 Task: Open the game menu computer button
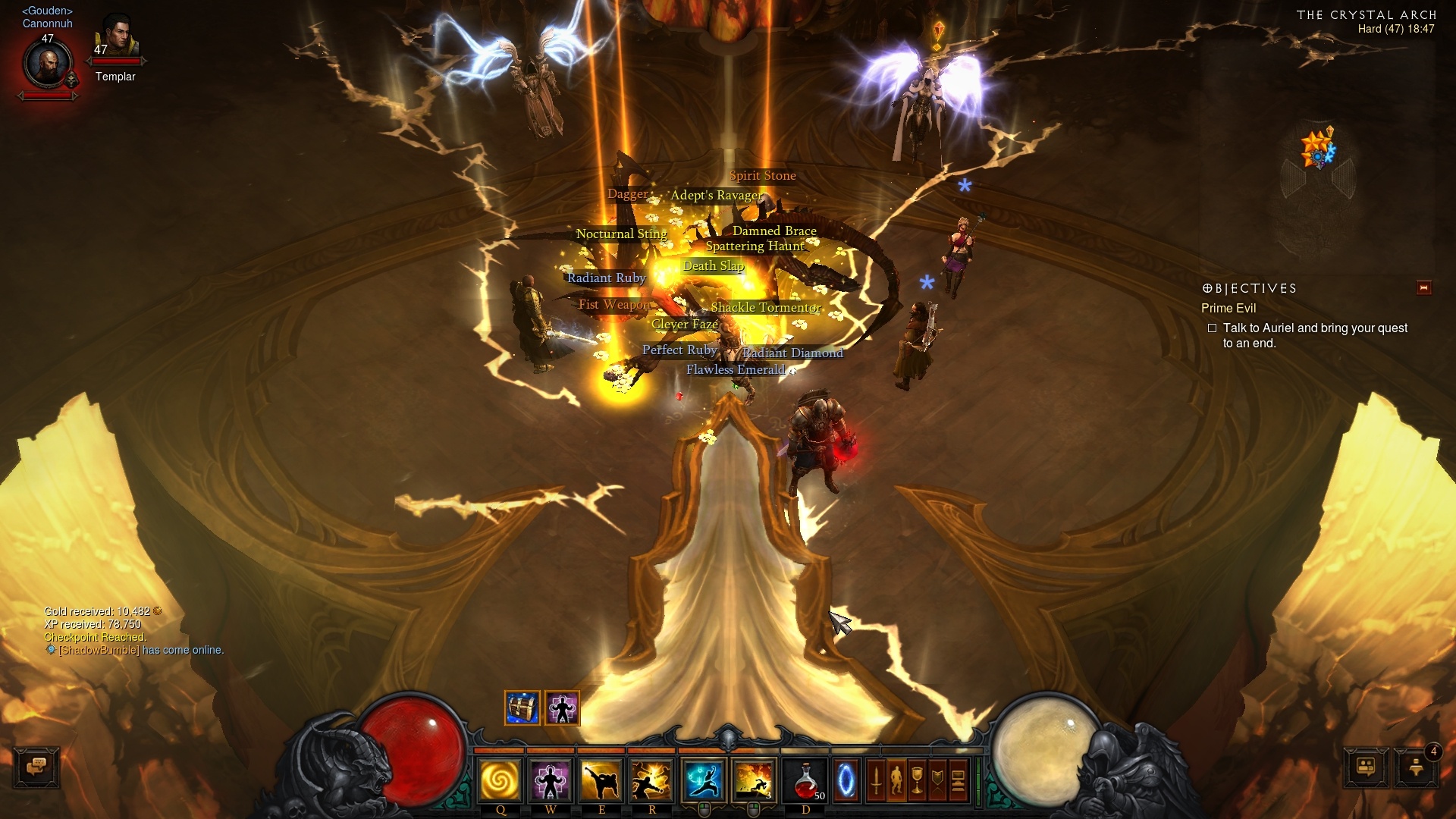[958, 780]
